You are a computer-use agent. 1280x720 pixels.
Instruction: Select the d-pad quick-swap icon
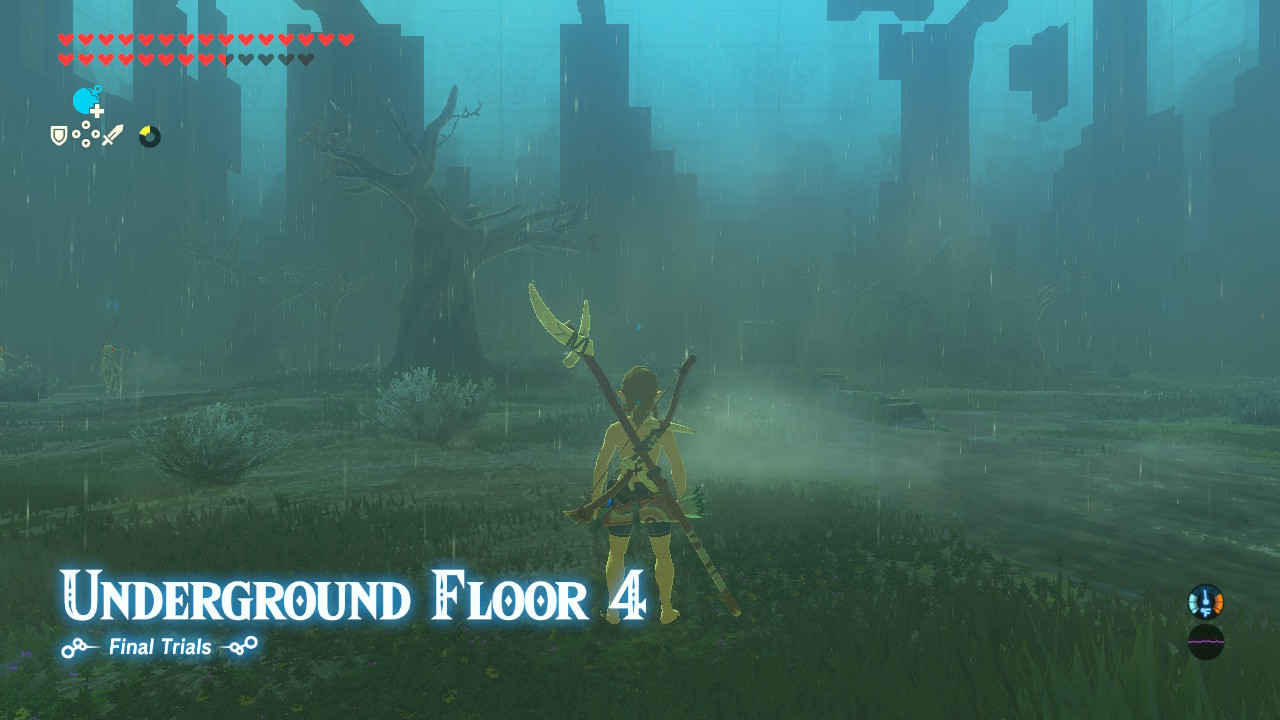86,134
